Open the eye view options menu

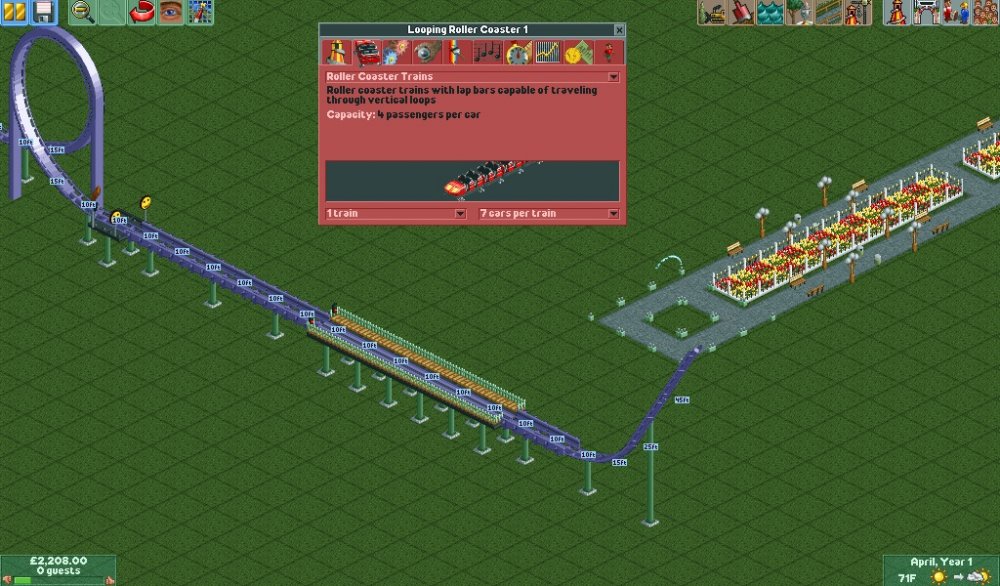(x=171, y=12)
